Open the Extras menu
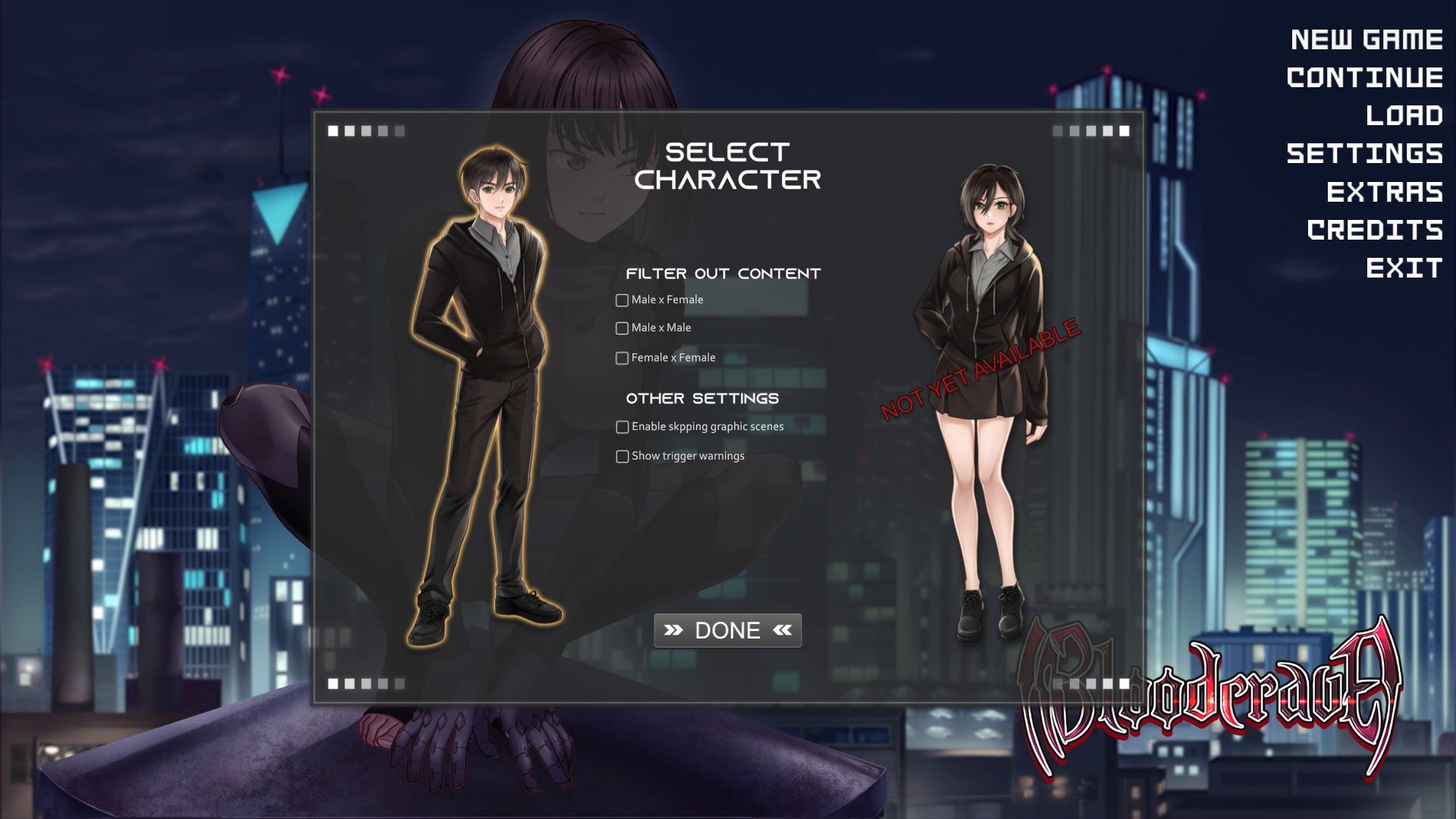Screen dimensions: 1456x819 coord(1384,192)
